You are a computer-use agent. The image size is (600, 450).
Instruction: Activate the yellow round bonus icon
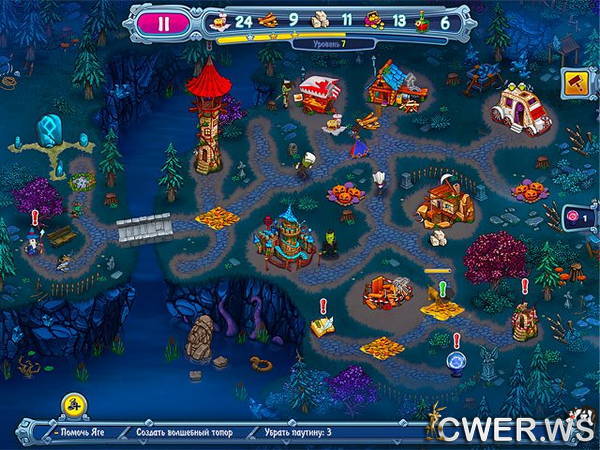click(x=73, y=403)
